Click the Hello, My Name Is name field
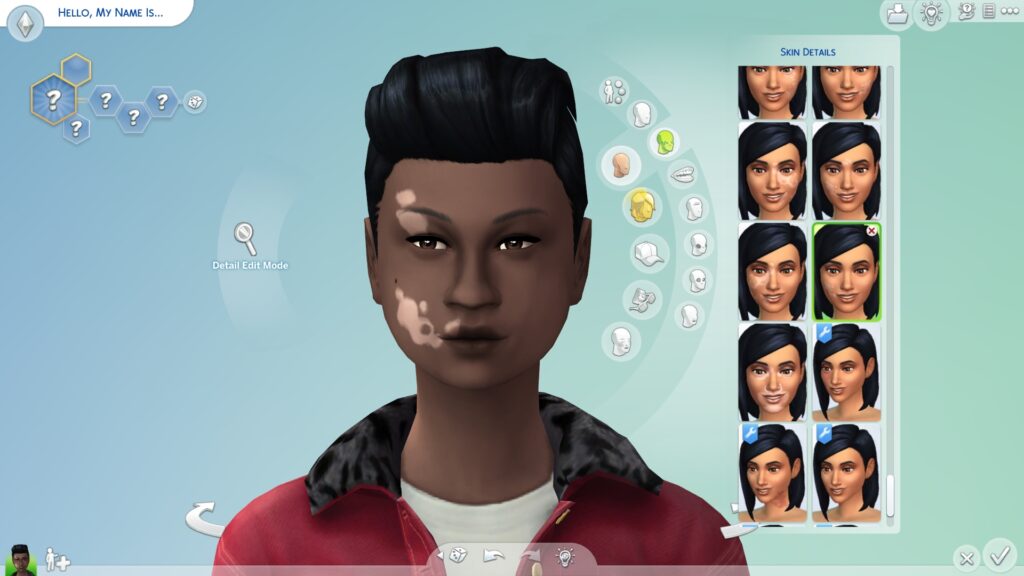Viewport: 1024px width, 576px height. (x=110, y=13)
